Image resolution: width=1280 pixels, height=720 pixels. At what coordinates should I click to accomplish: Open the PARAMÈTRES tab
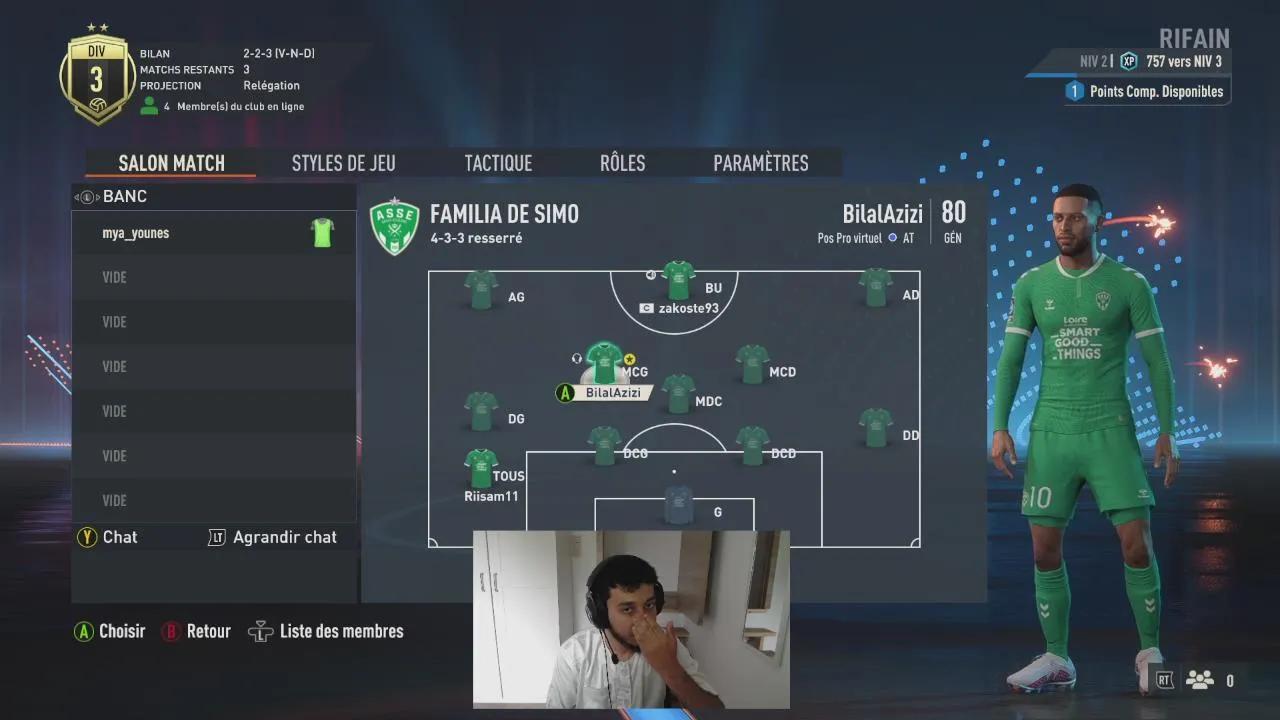point(762,162)
